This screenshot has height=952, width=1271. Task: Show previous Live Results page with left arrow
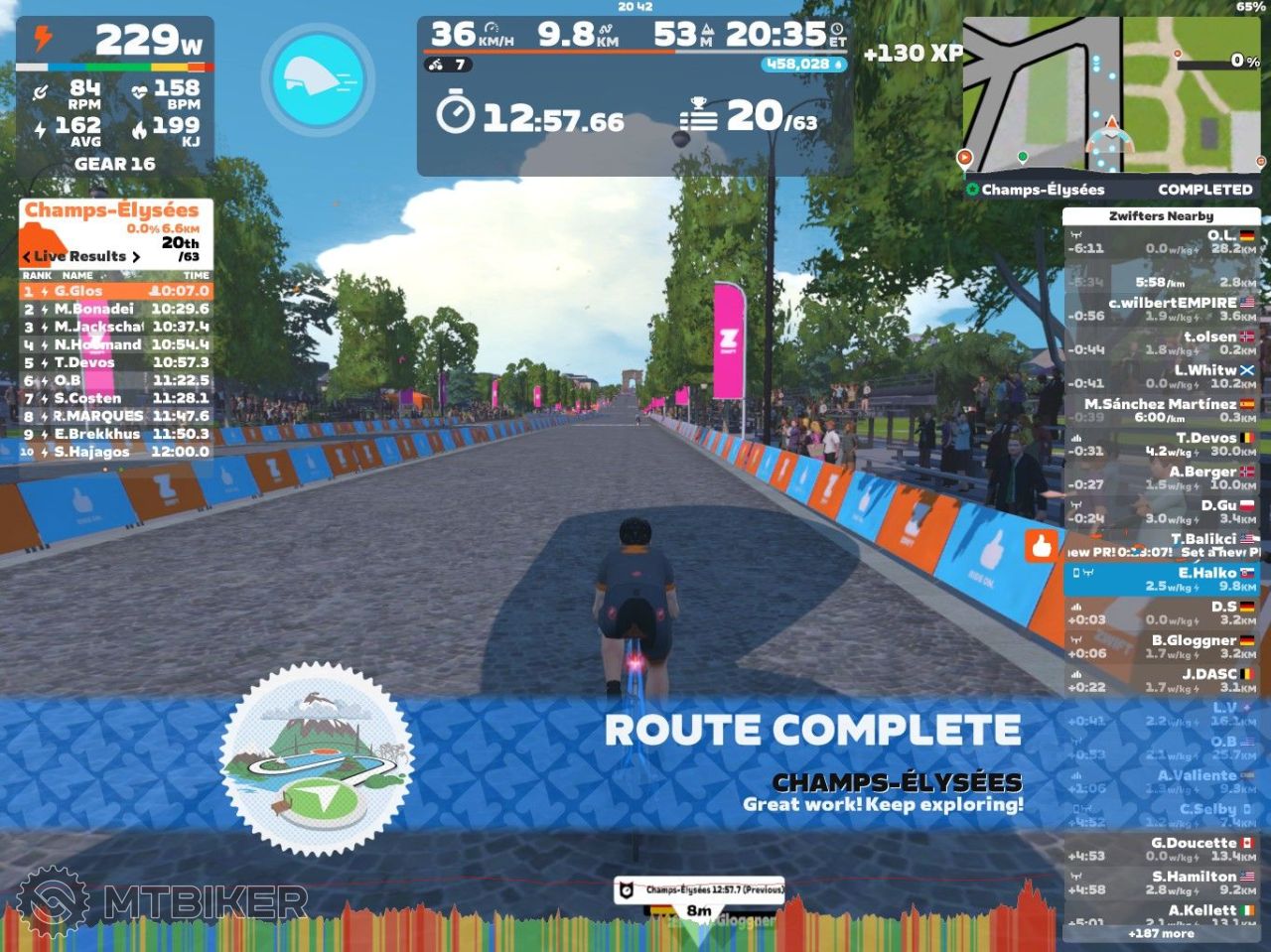tap(27, 257)
